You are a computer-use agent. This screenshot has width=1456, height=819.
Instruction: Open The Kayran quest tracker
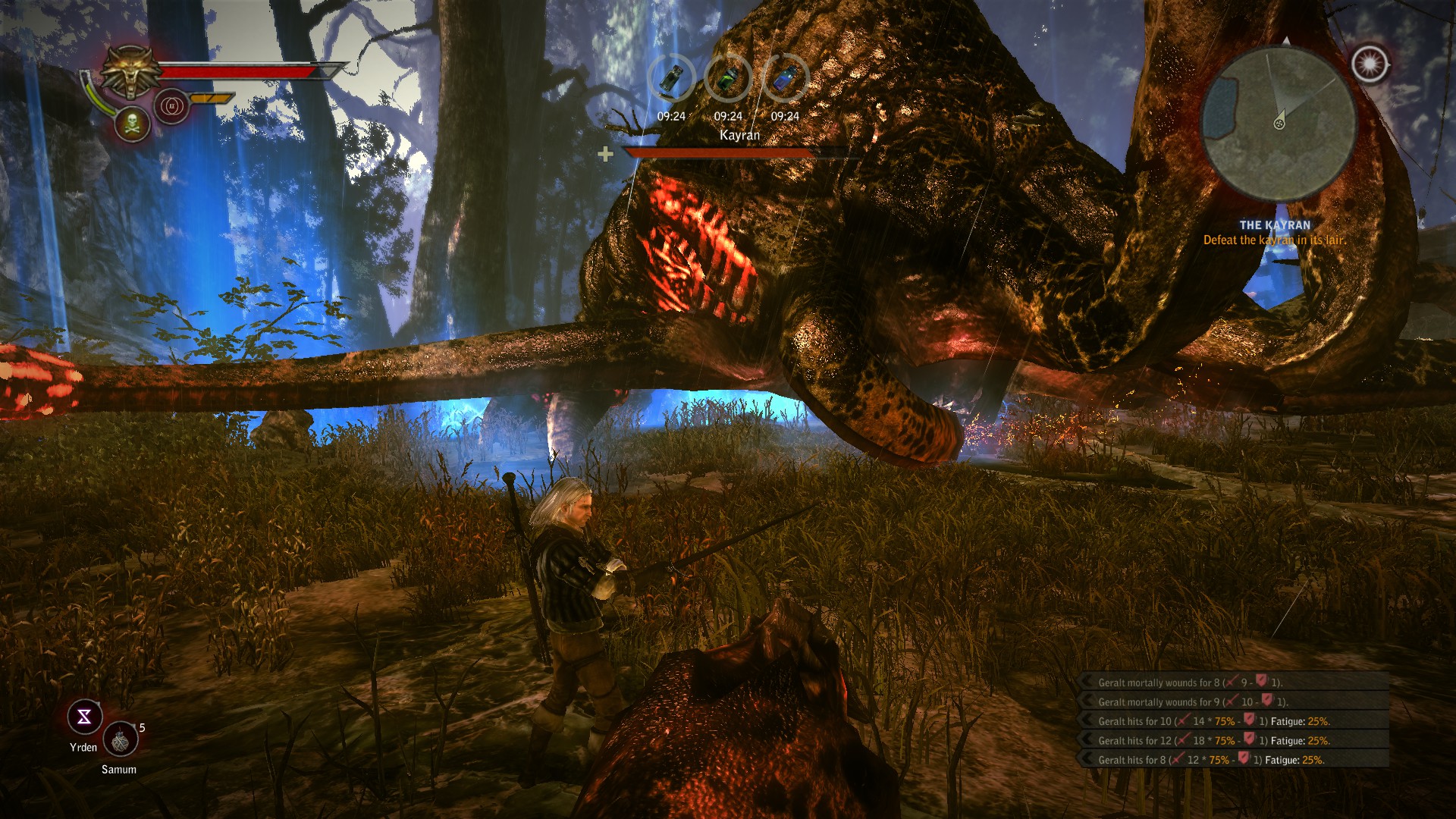coord(1274,233)
